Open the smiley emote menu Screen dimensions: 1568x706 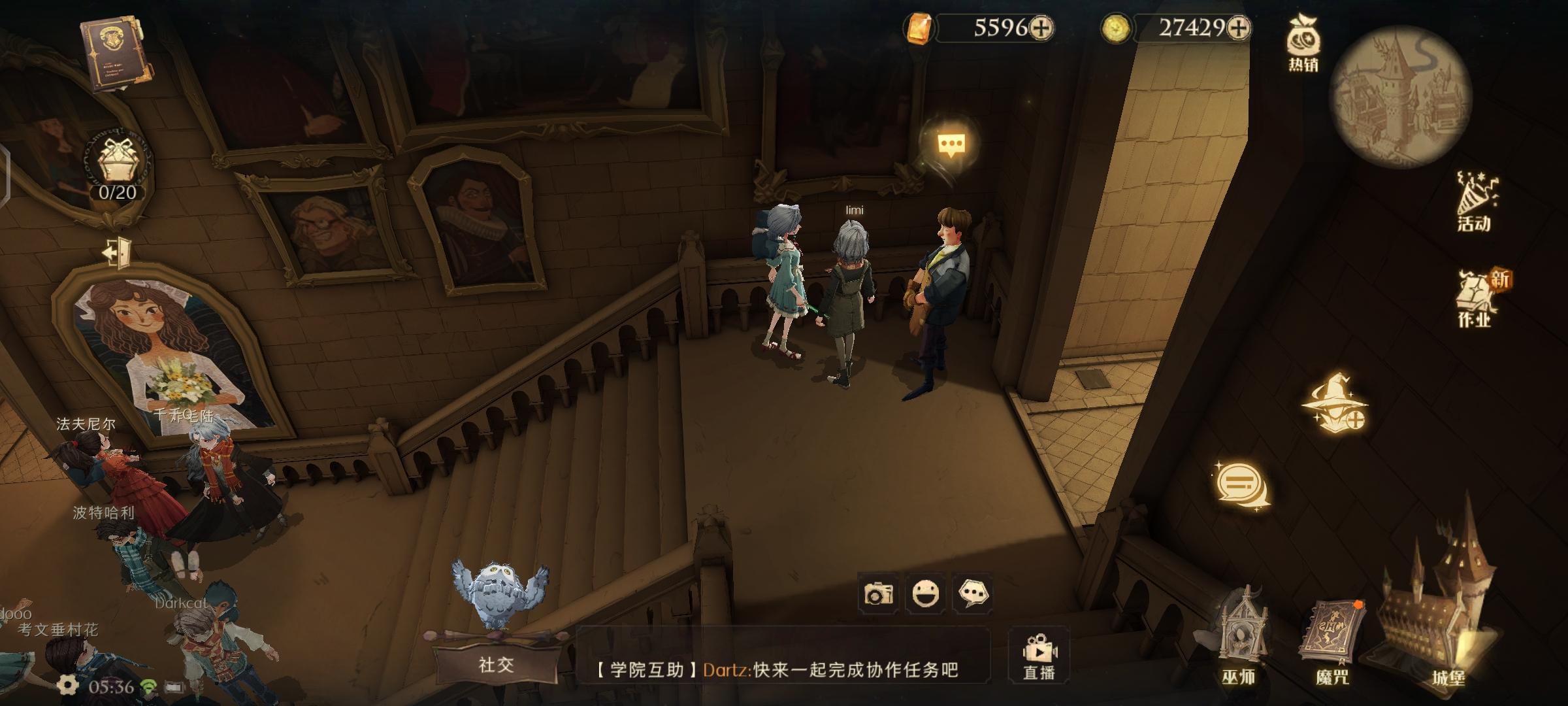point(925,594)
